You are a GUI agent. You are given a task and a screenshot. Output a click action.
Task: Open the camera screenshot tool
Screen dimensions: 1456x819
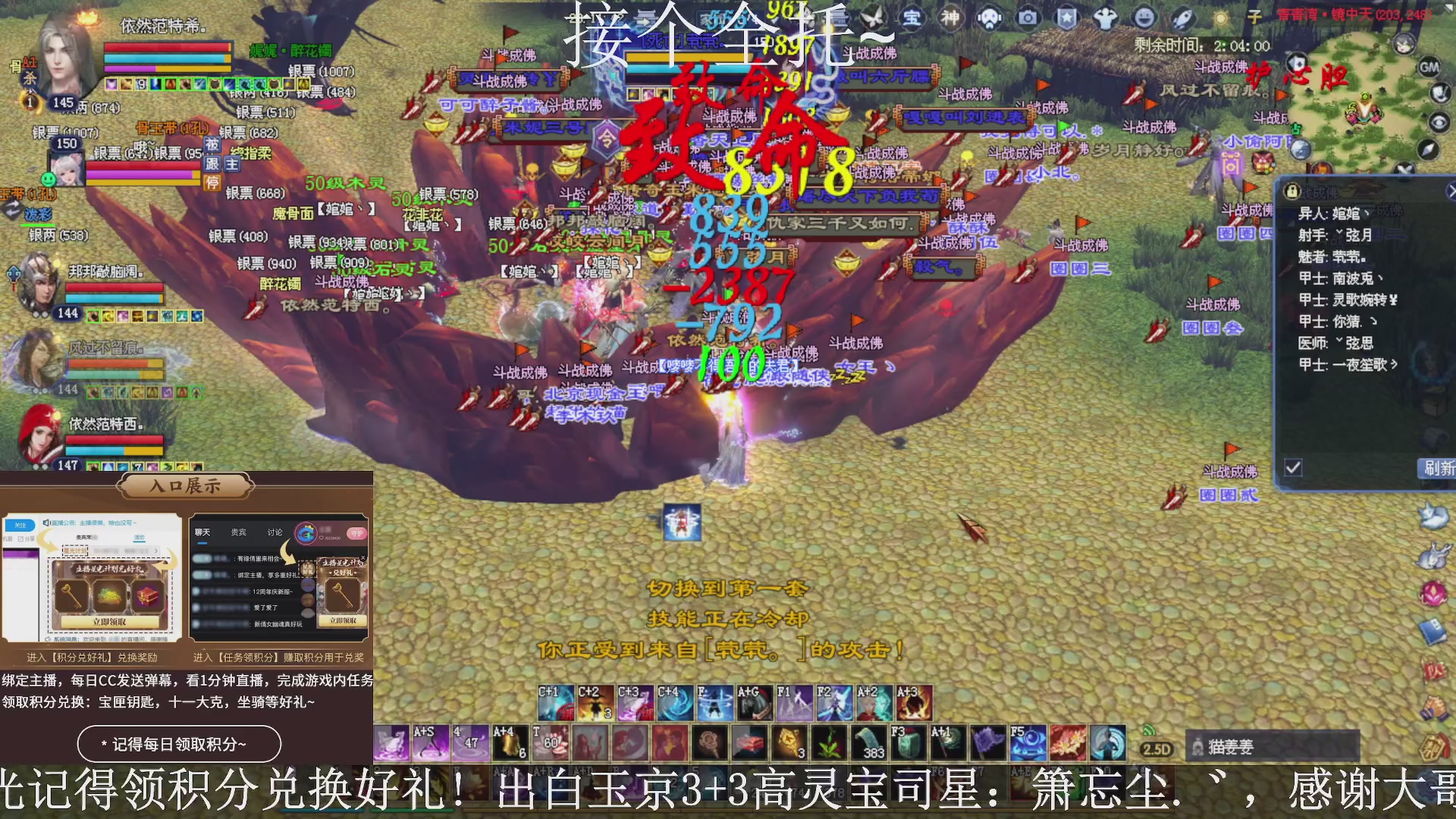point(1028,17)
